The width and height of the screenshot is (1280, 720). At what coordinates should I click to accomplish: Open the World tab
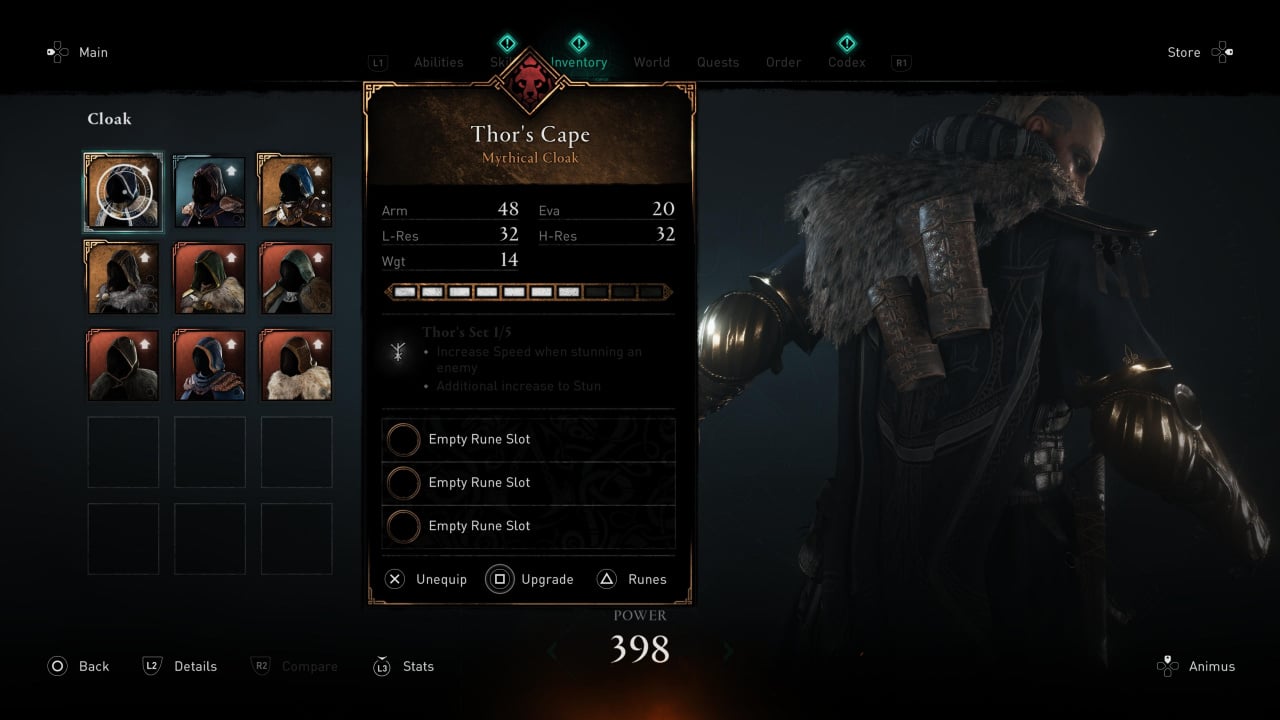[651, 62]
